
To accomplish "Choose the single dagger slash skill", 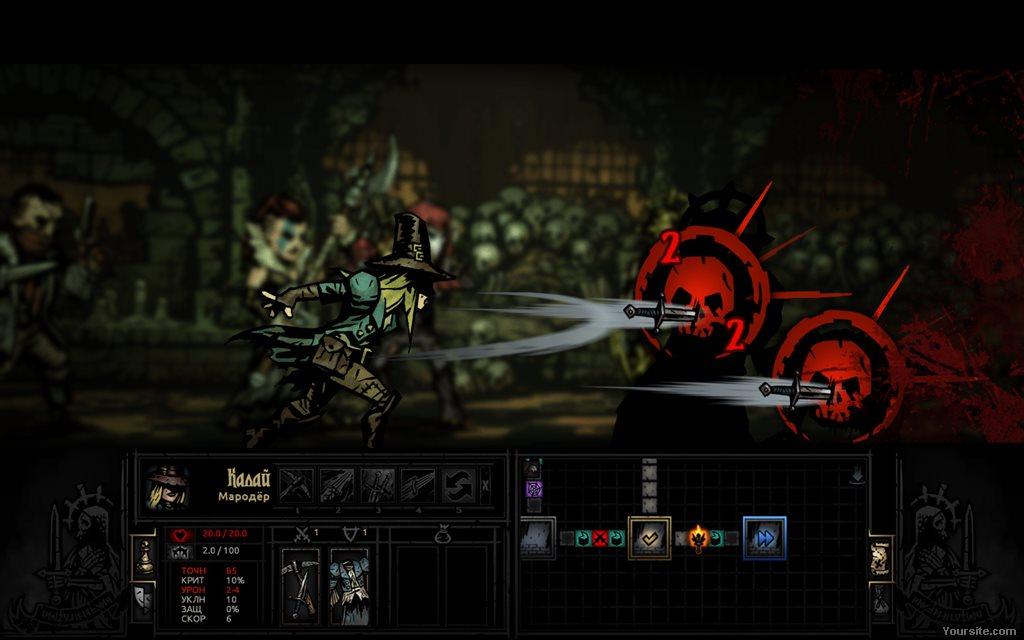I will point(418,485).
